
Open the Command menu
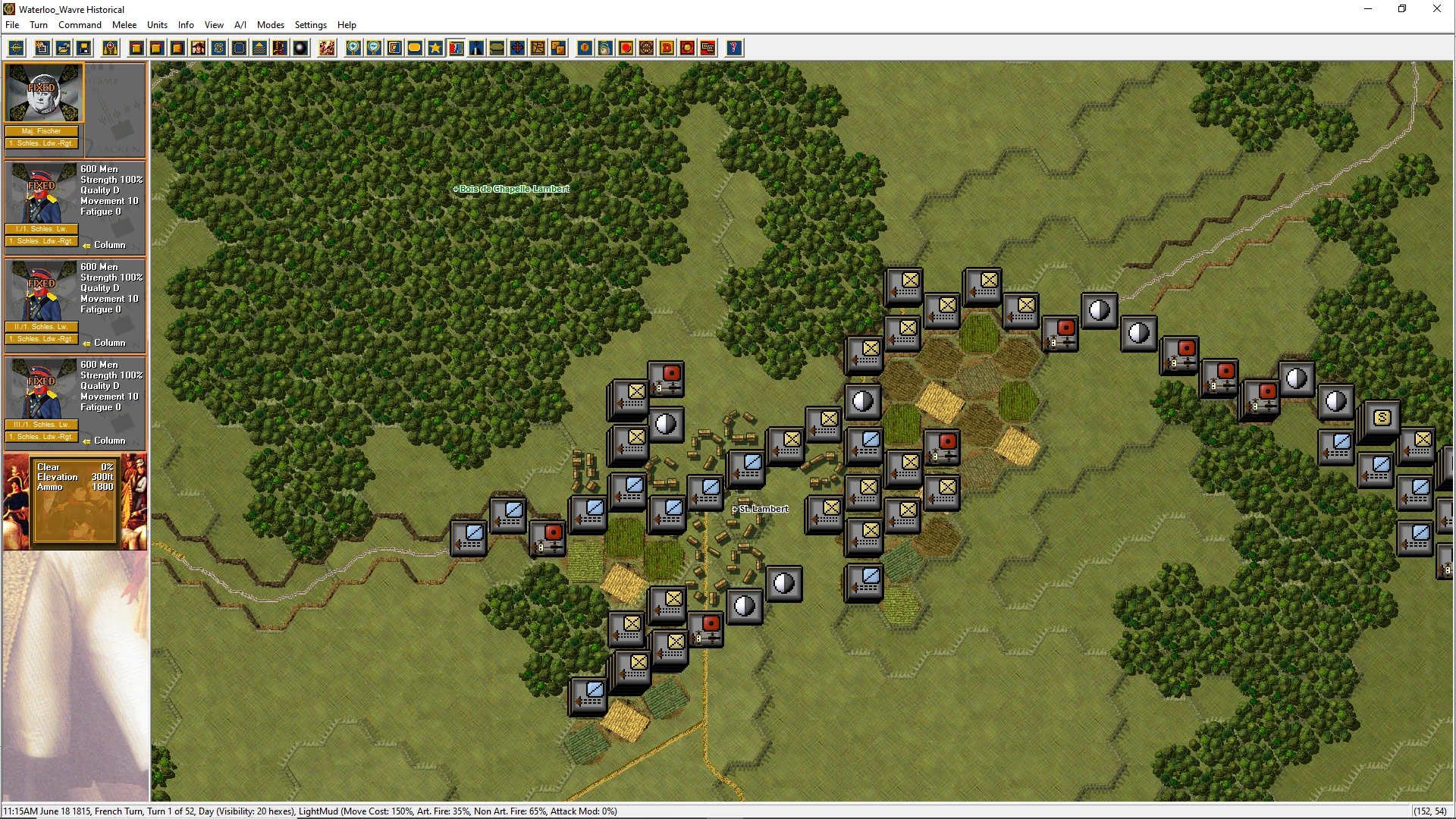[x=80, y=25]
